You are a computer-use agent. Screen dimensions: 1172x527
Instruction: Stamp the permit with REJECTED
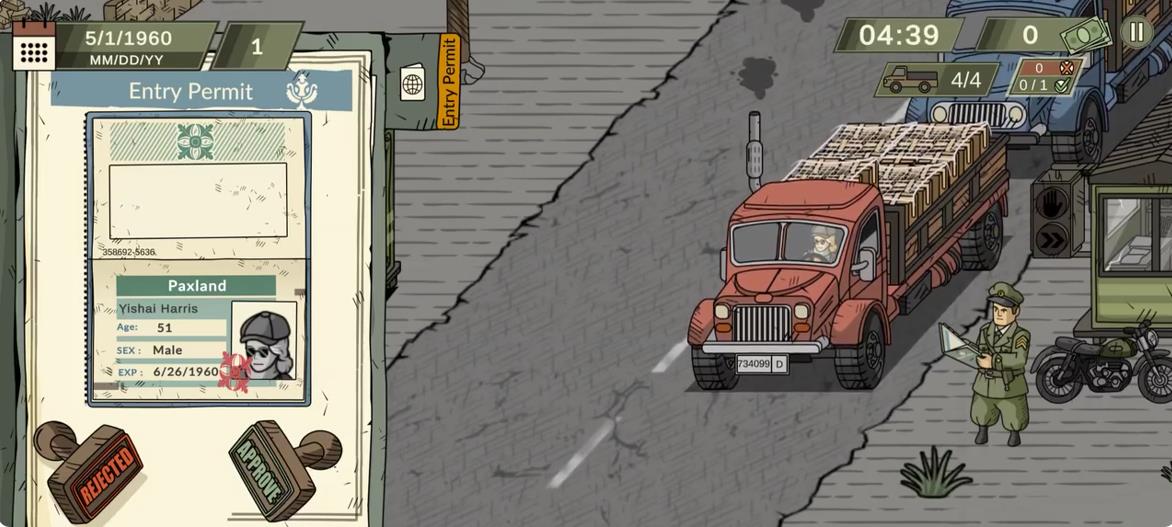93,470
